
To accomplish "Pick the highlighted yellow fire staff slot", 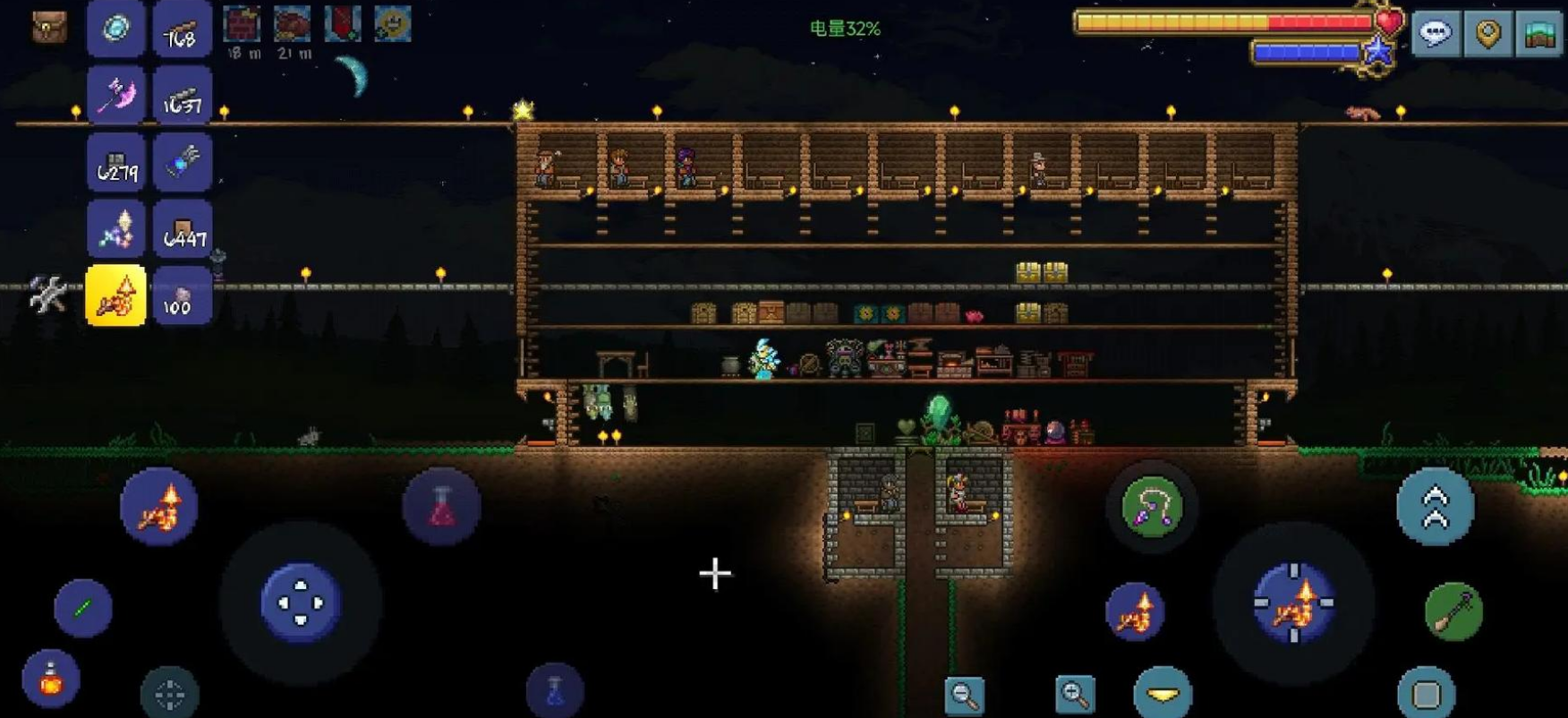I will coord(116,295).
